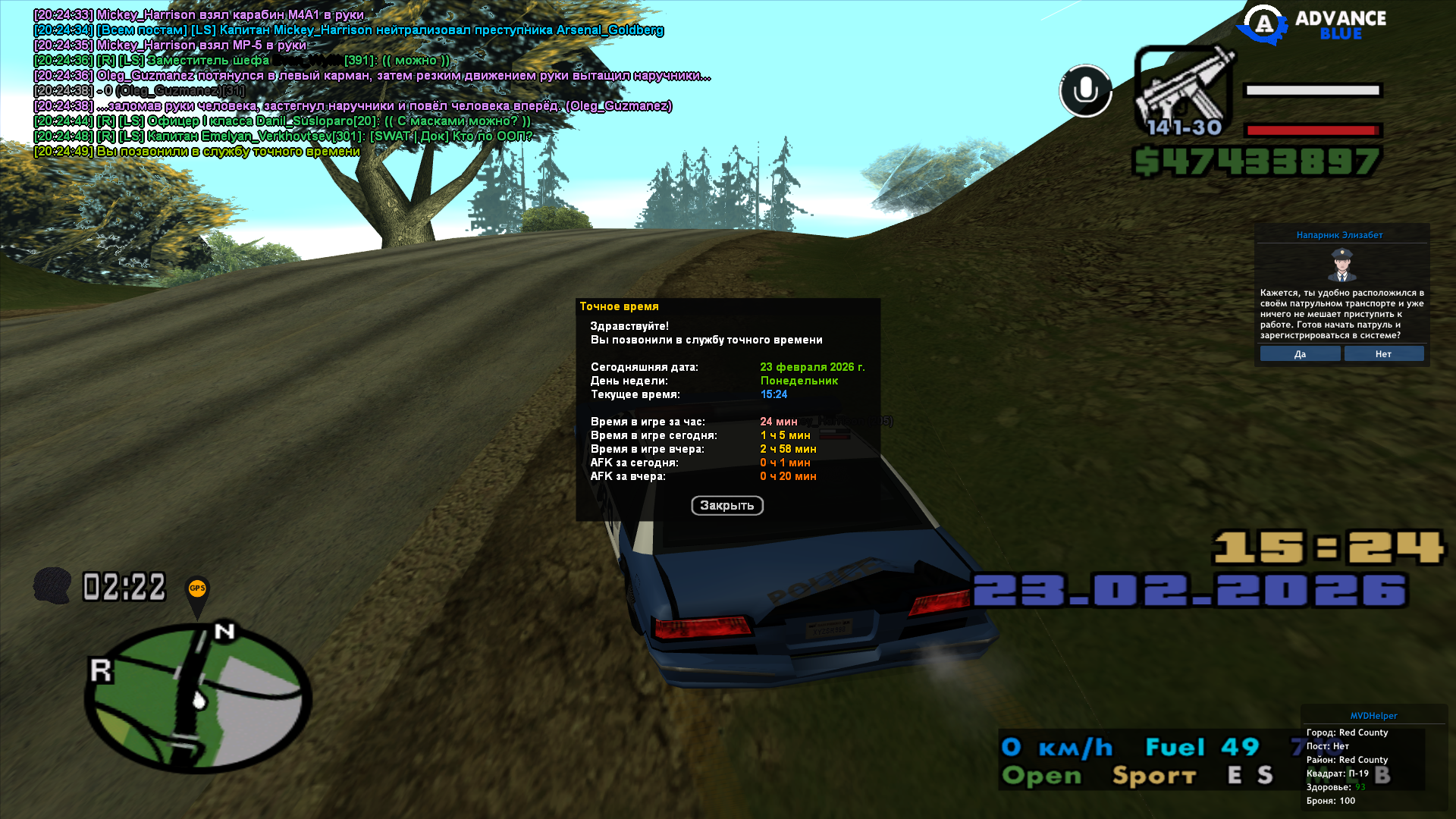Image resolution: width=1456 pixels, height=819 pixels.
Task: Answer Да to start the patrol
Action: pyautogui.click(x=1300, y=354)
